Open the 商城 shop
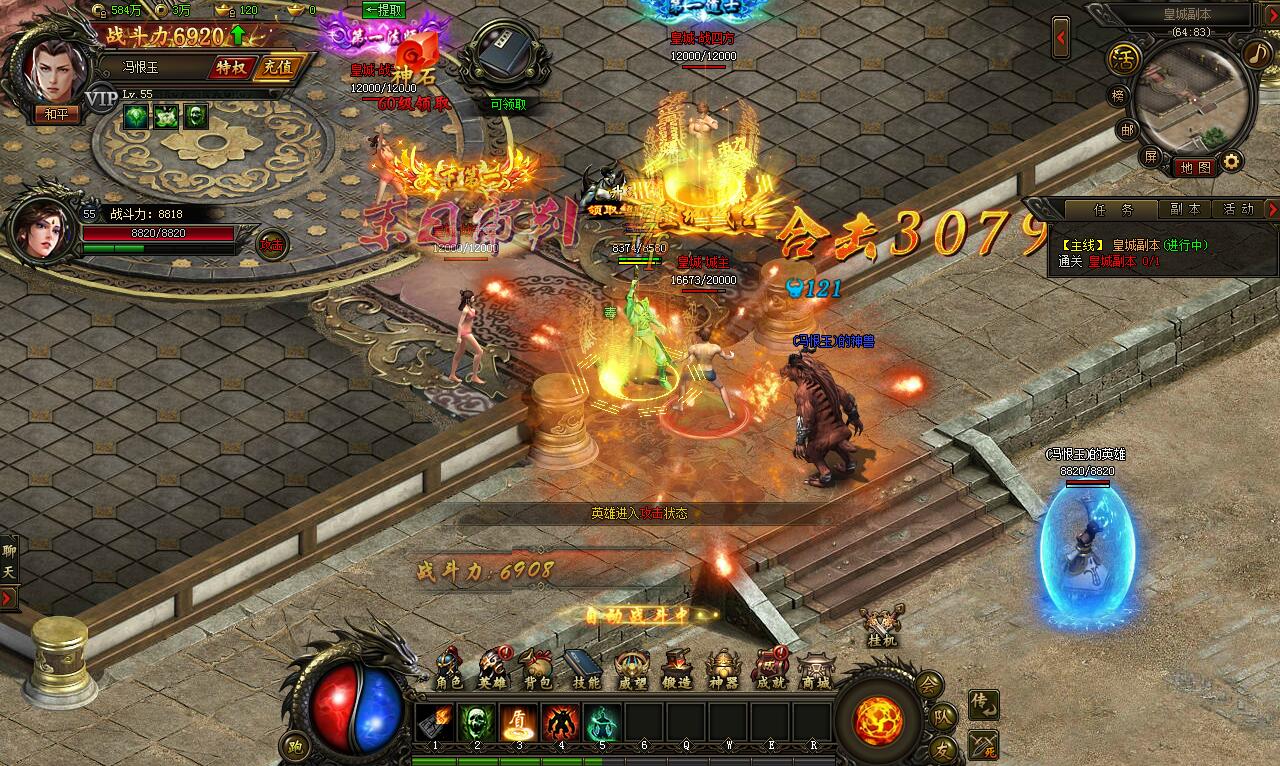Screen dimensions: 1280x766 814,671
